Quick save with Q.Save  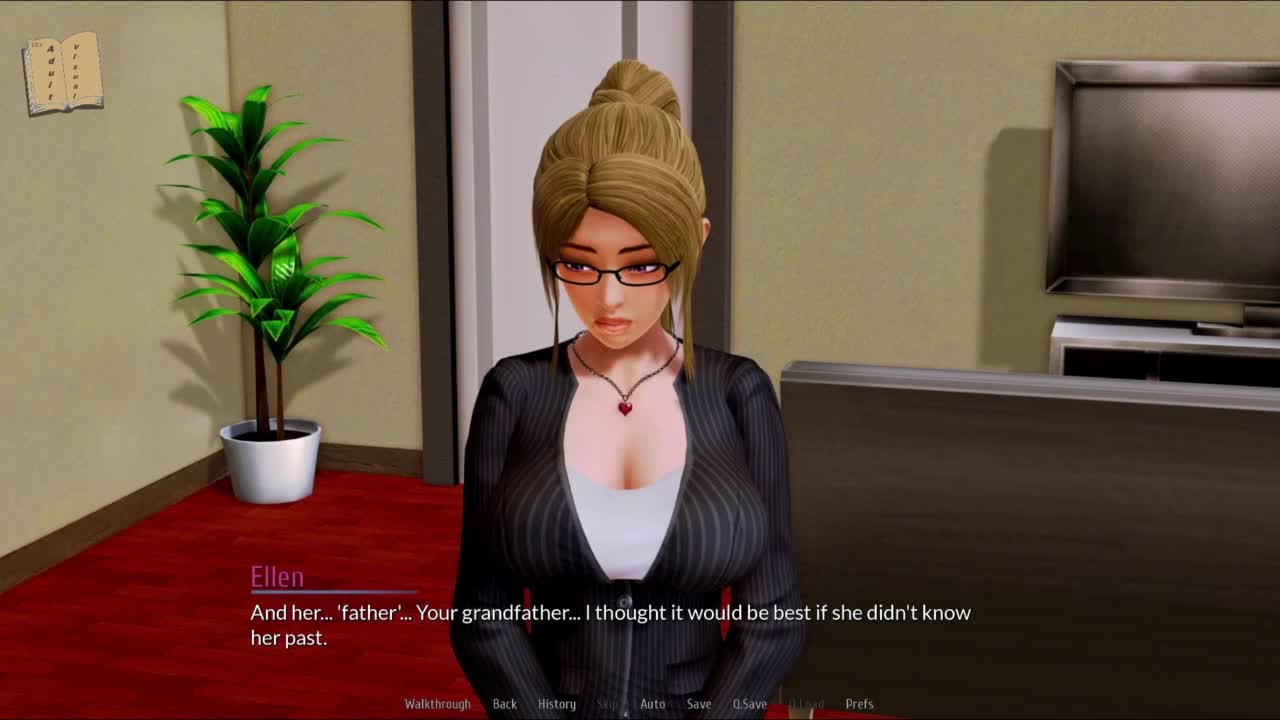click(x=749, y=704)
